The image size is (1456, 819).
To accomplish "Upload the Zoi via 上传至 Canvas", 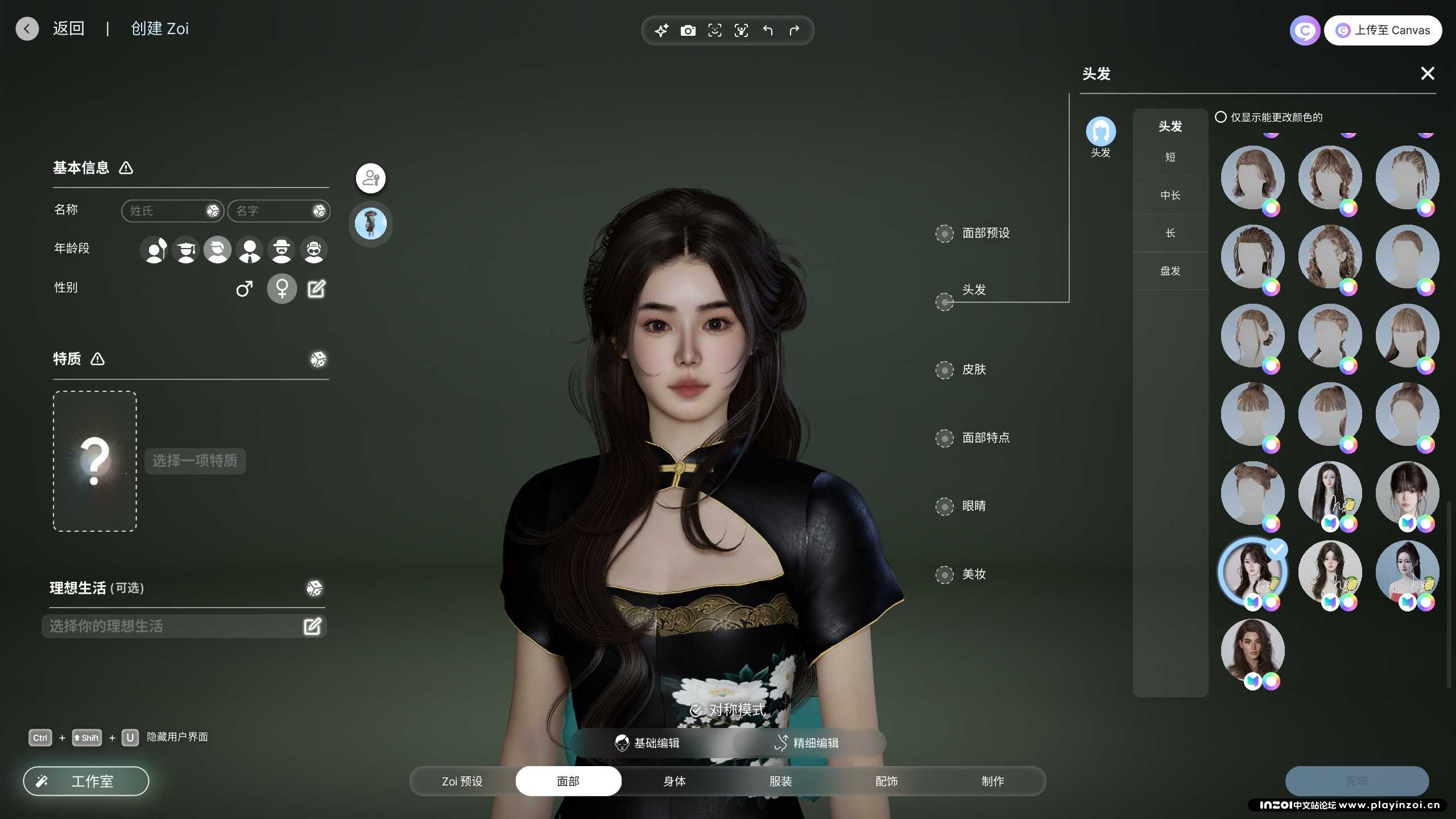I will click(1383, 30).
